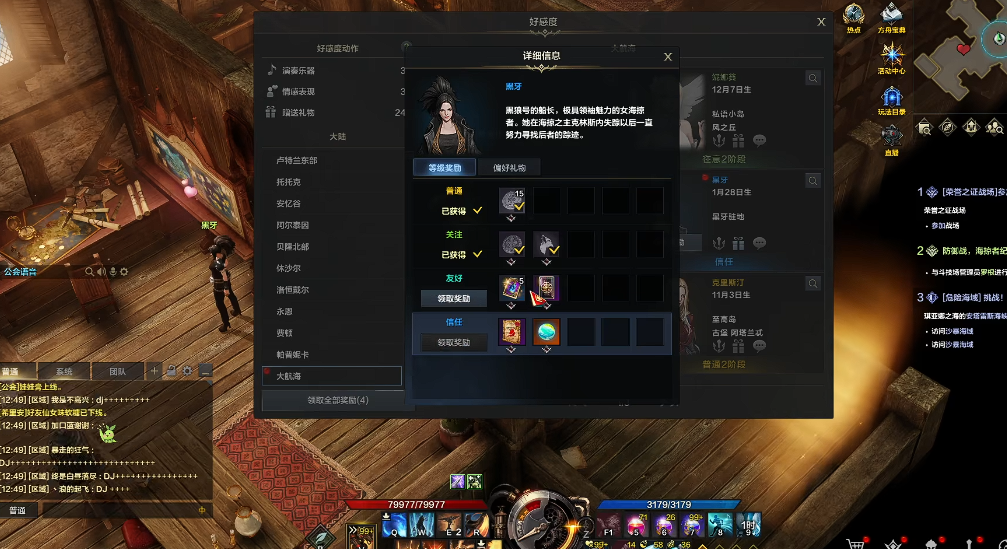Open the 方舟宝典 icon
Image resolution: width=1007 pixels, height=549 pixels.
(x=891, y=15)
